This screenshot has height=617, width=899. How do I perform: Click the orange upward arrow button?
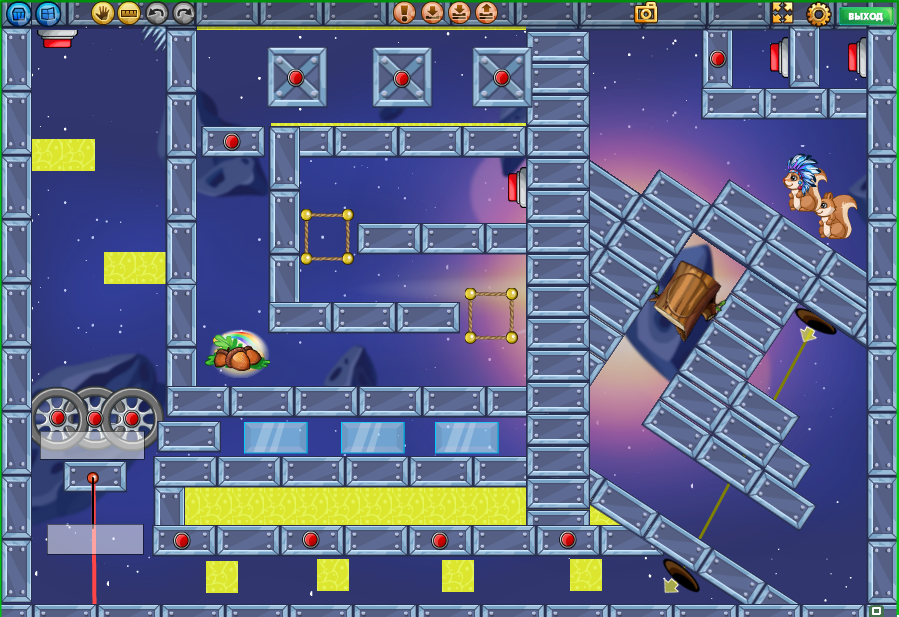pos(486,13)
